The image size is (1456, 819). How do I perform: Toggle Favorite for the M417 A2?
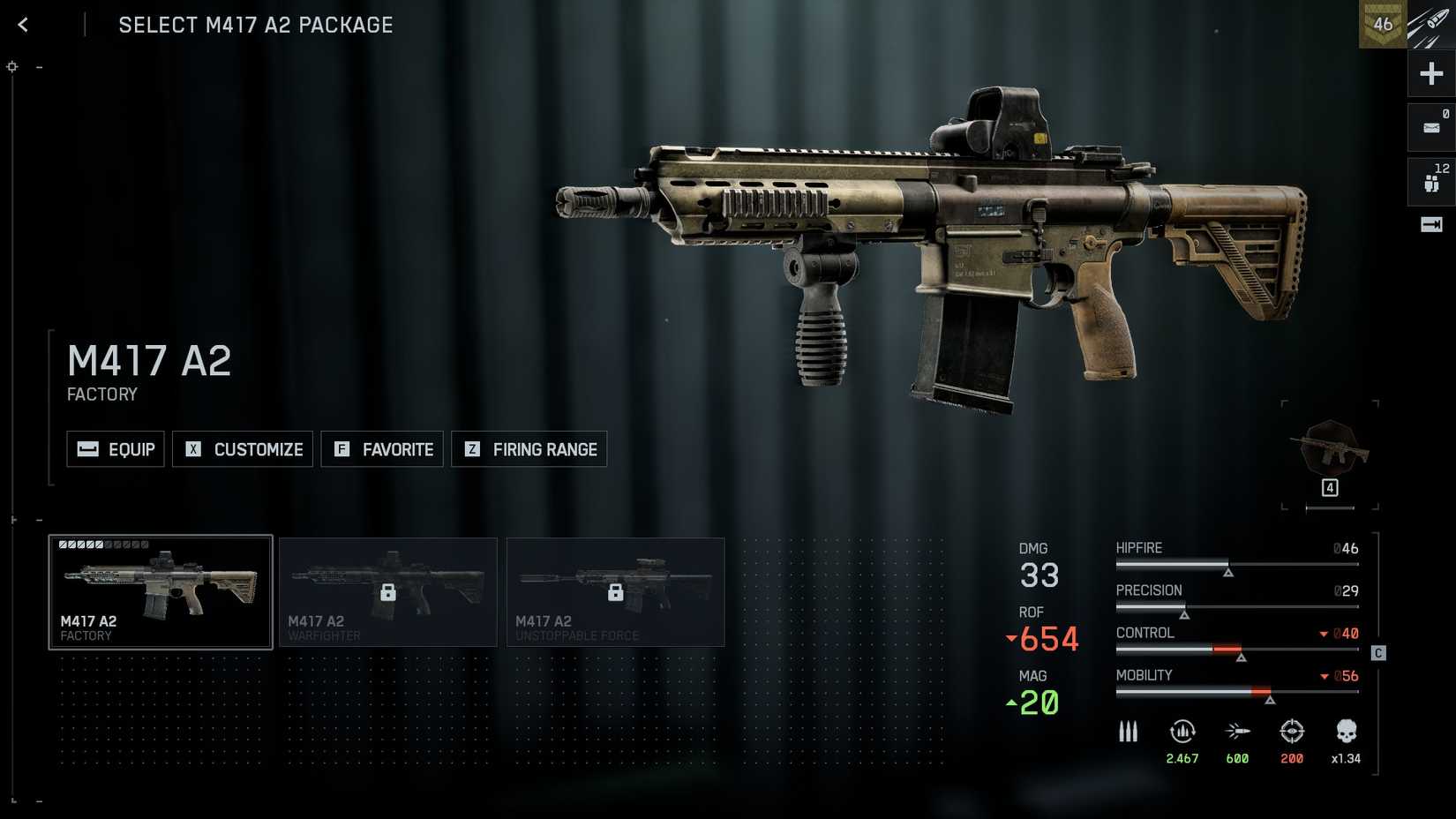[382, 449]
